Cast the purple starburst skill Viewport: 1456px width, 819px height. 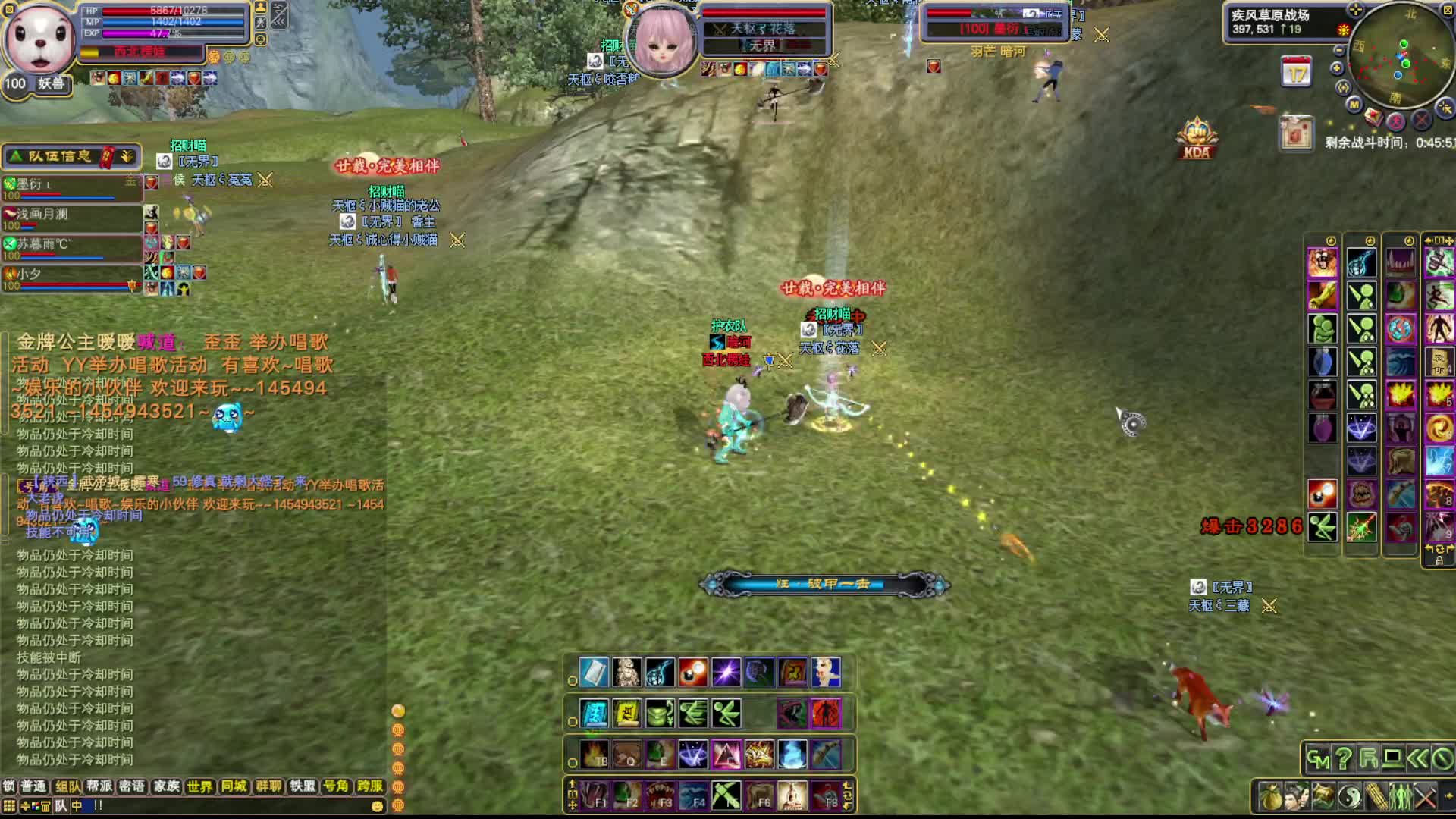click(726, 673)
